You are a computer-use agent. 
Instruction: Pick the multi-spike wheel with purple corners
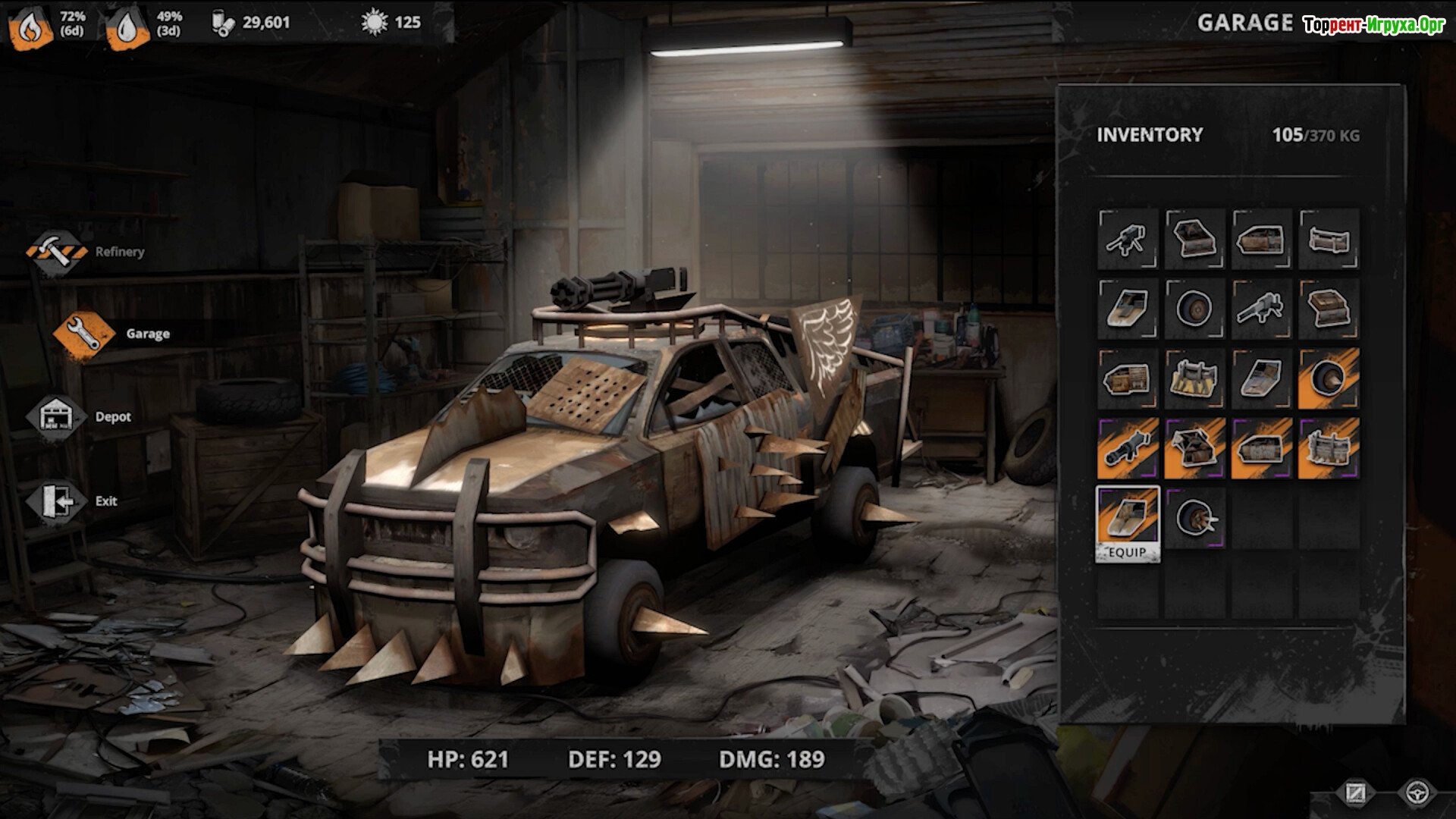[1194, 519]
